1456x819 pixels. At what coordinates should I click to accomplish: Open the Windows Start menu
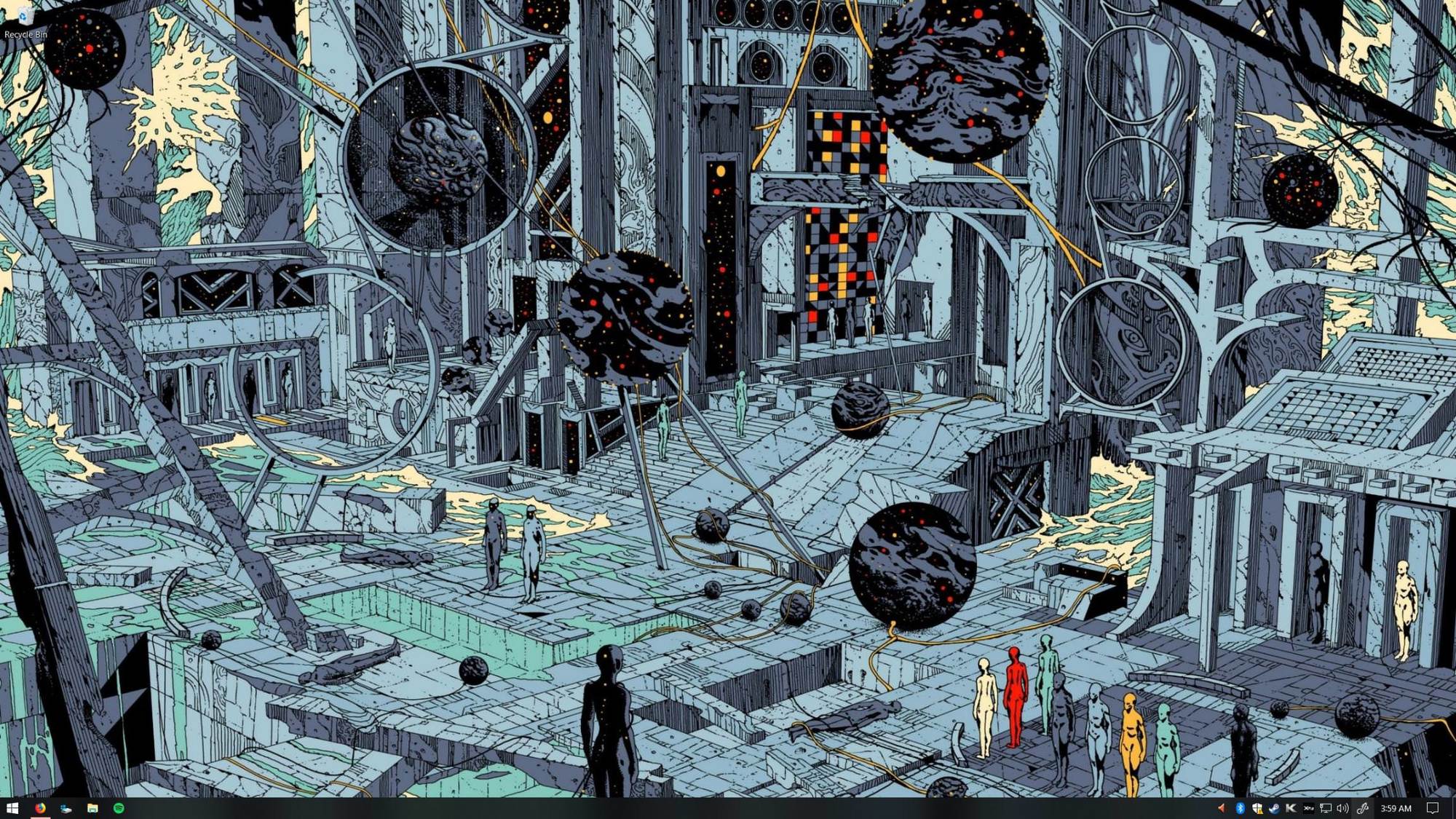point(12,808)
